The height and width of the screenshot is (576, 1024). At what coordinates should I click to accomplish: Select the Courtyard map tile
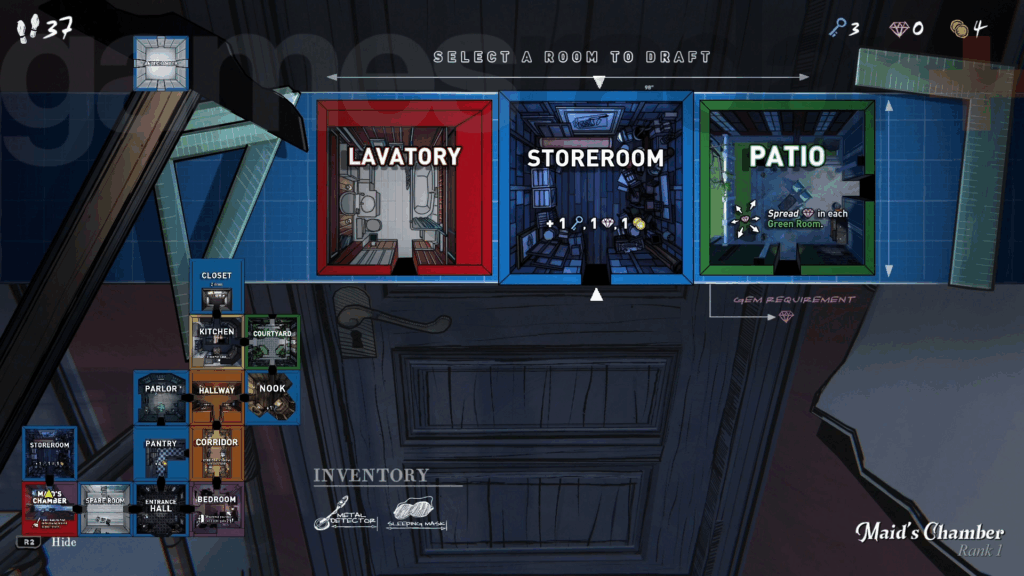tap(272, 343)
